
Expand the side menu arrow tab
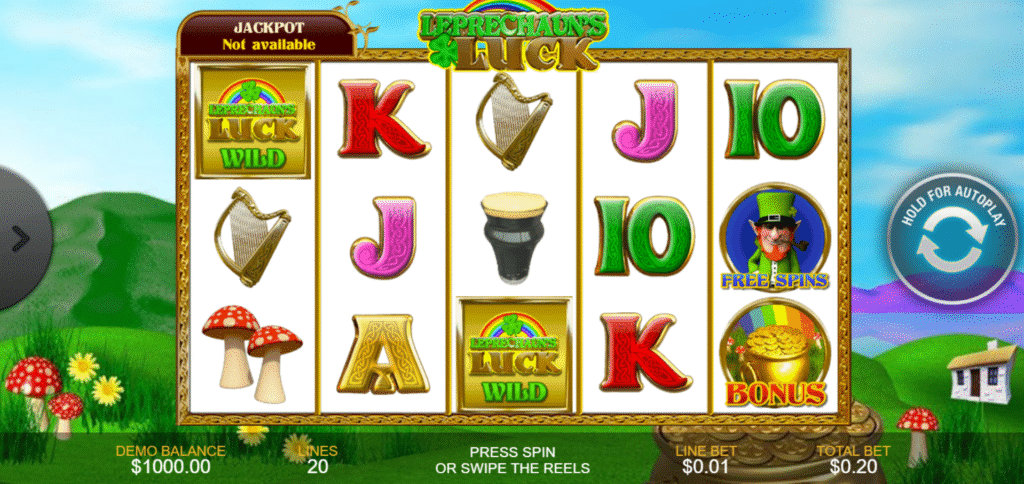click(20, 239)
